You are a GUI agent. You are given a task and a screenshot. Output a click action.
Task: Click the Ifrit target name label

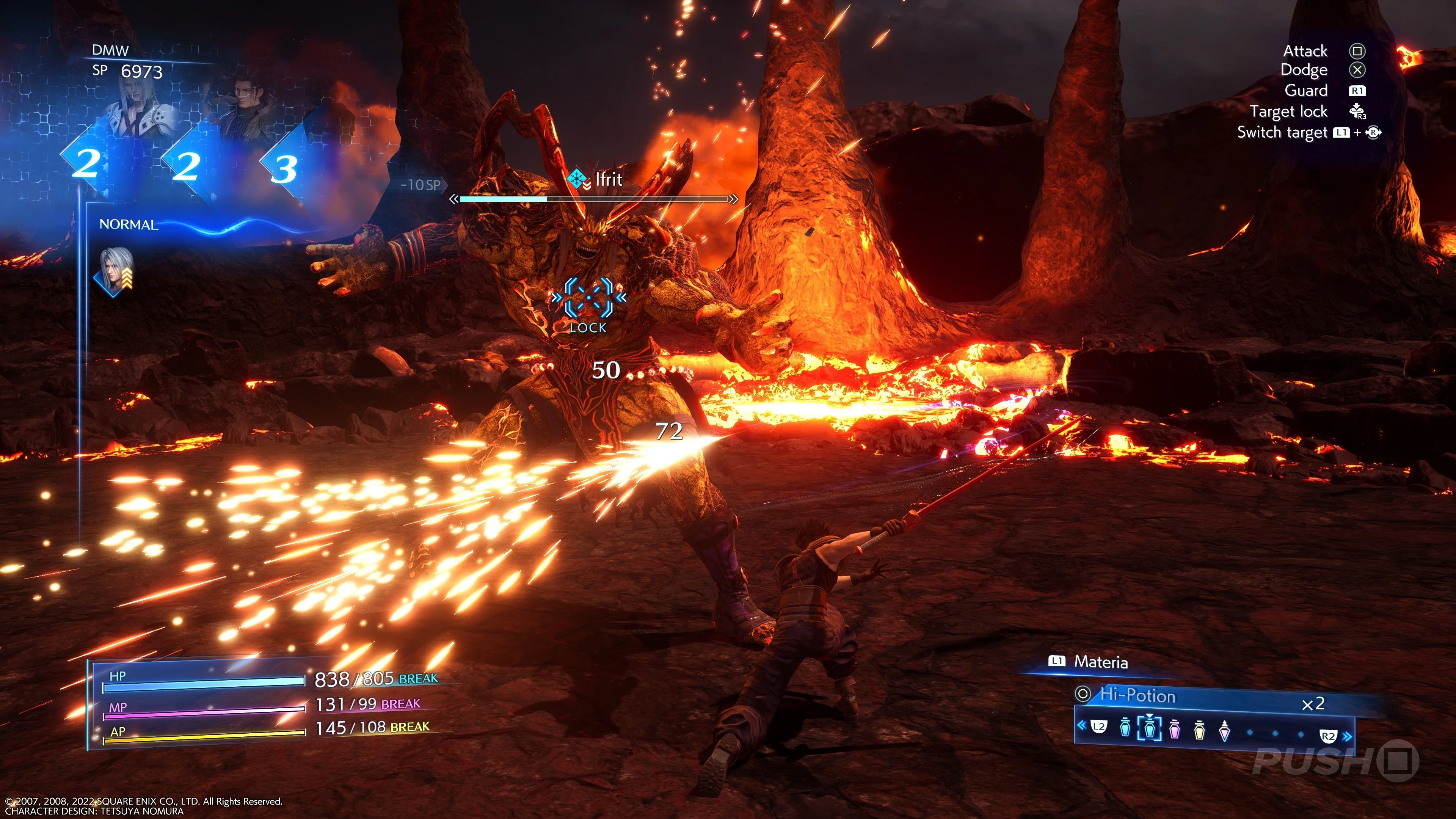click(x=608, y=180)
